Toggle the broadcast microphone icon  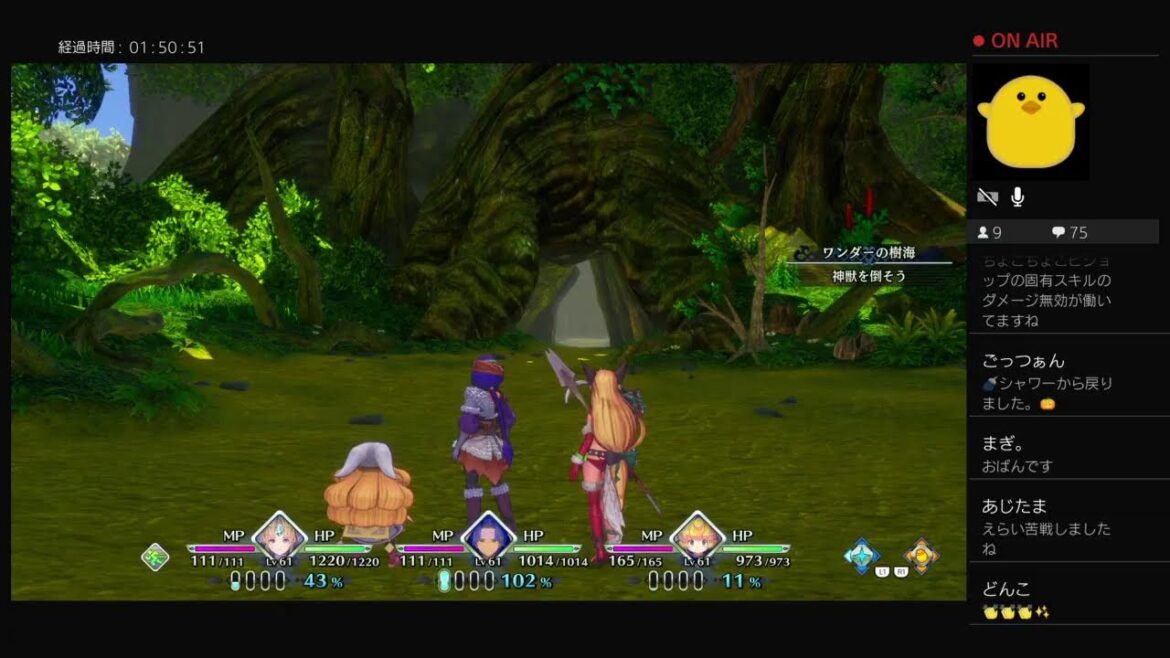1018,197
